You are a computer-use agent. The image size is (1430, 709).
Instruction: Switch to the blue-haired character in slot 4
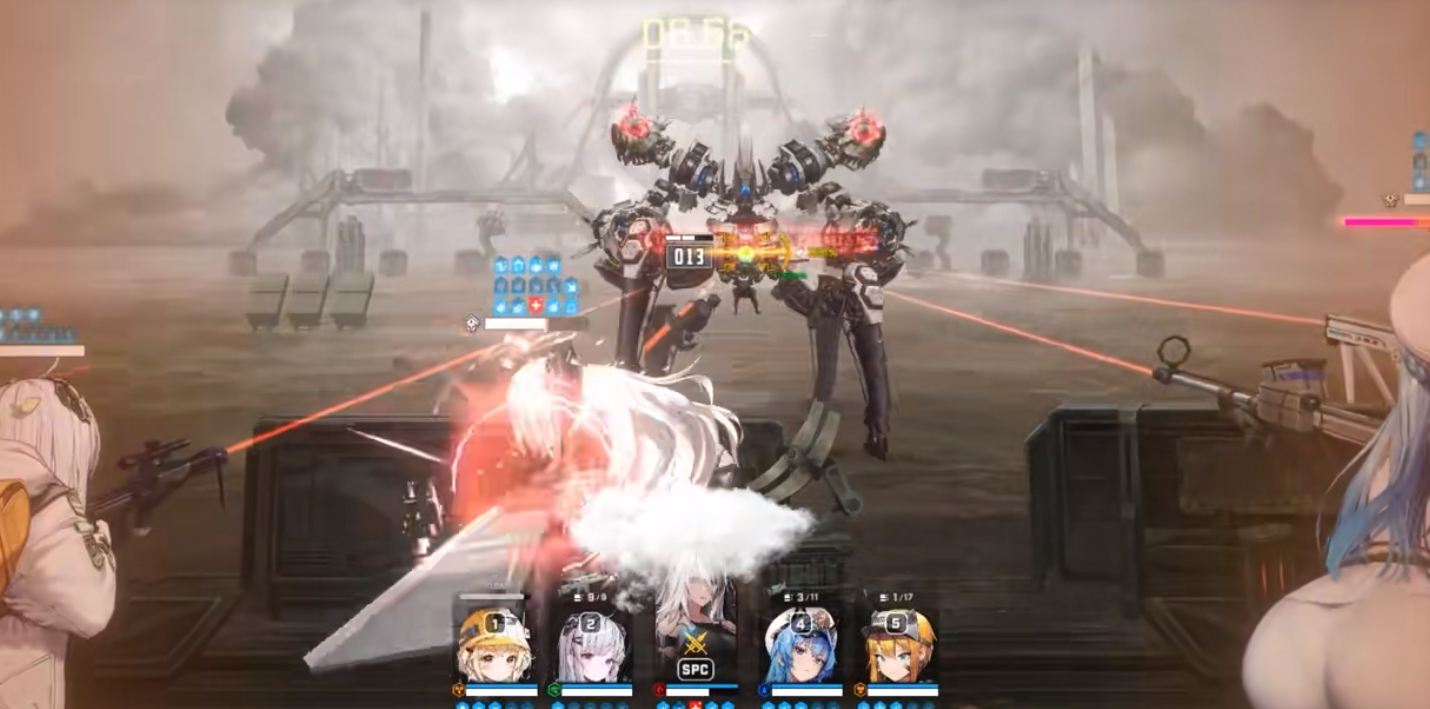point(800,645)
